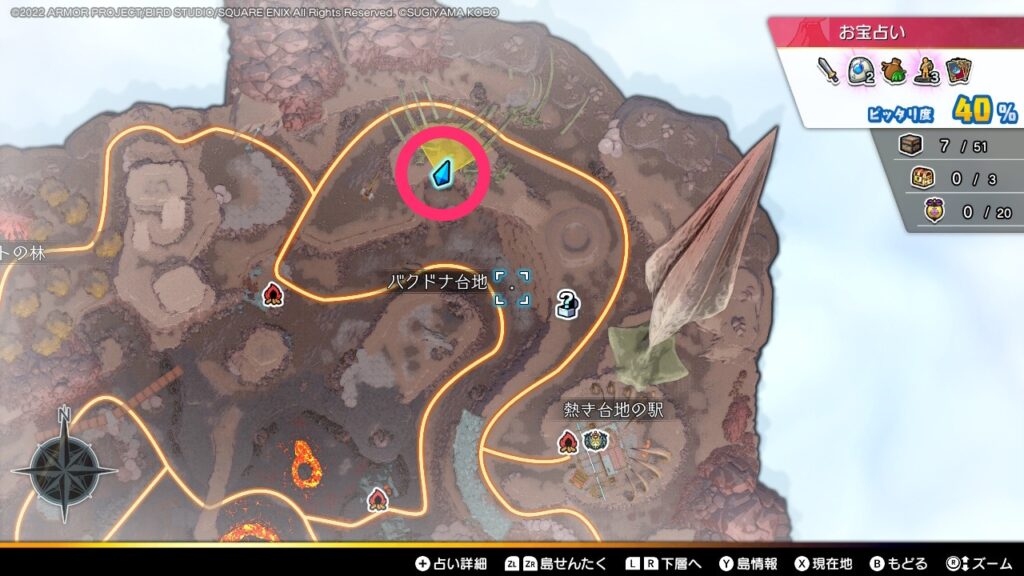Viewport: 1024px width, 576px height.
Task: Select the sword icon in treasure forecast
Action: click(x=827, y=70)
